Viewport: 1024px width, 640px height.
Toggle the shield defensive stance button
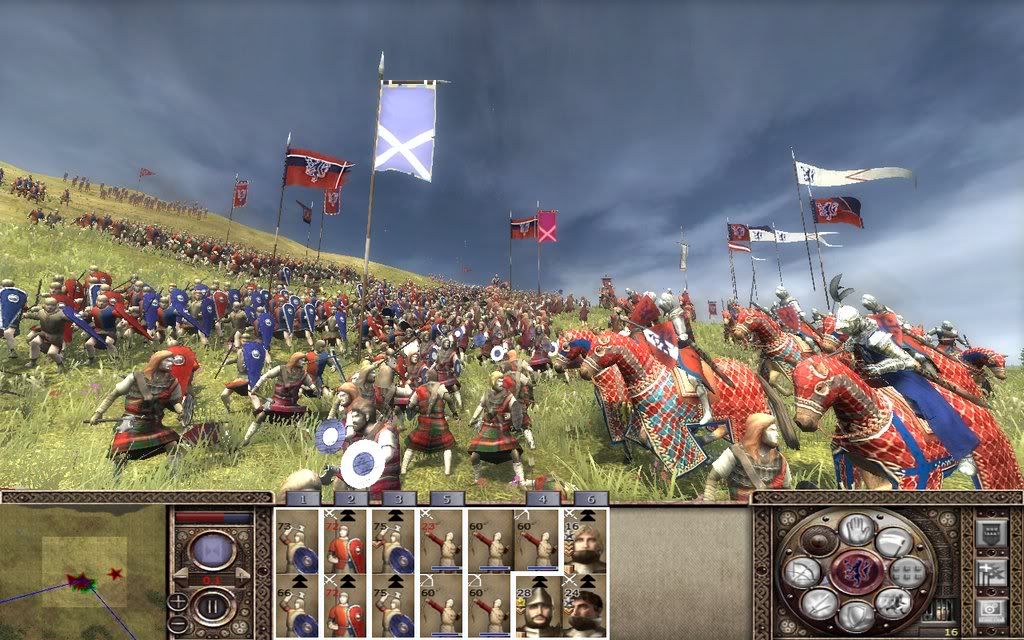point(856,614)
